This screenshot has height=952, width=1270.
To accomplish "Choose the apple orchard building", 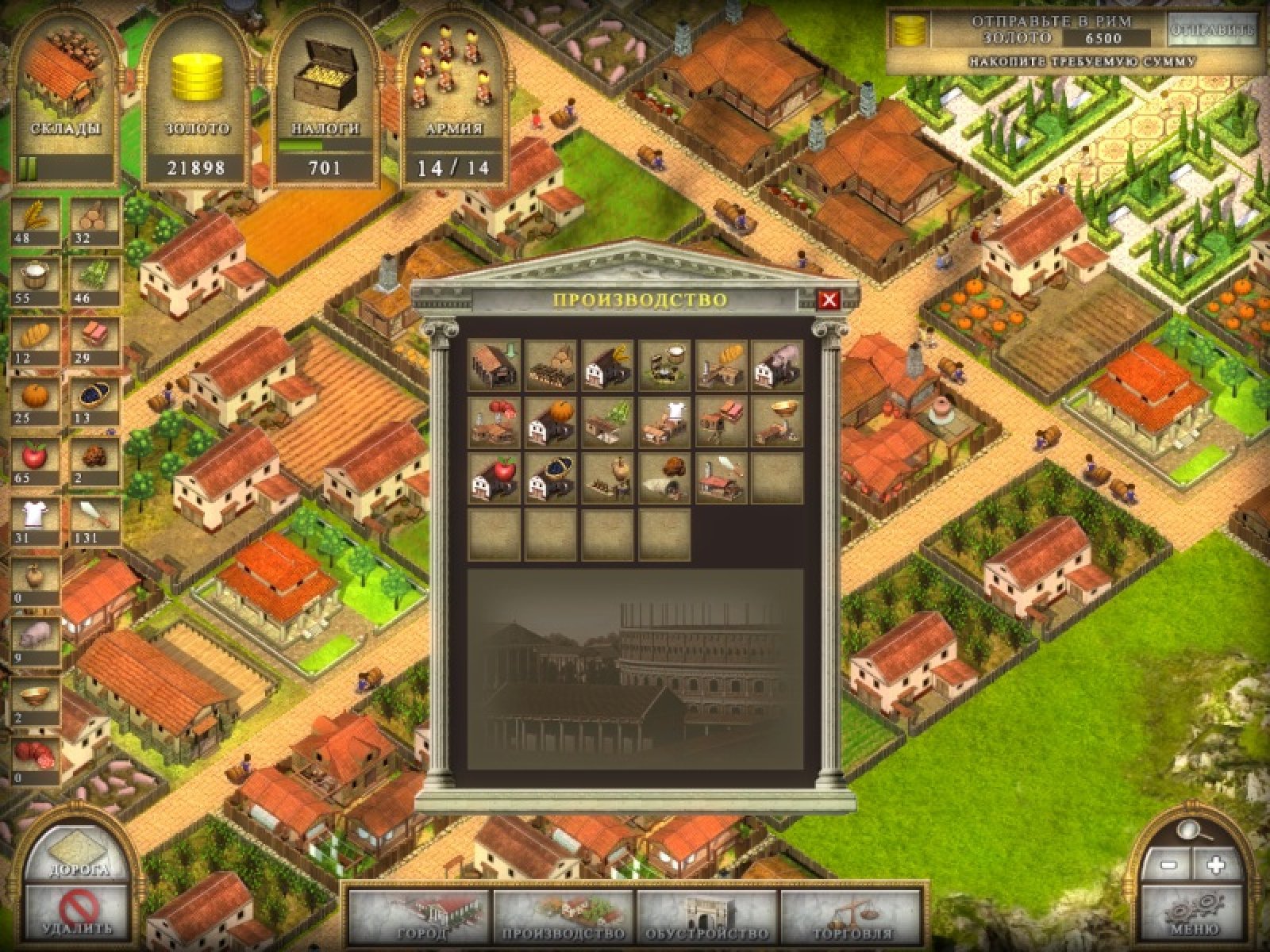I will tap(494, 478).
